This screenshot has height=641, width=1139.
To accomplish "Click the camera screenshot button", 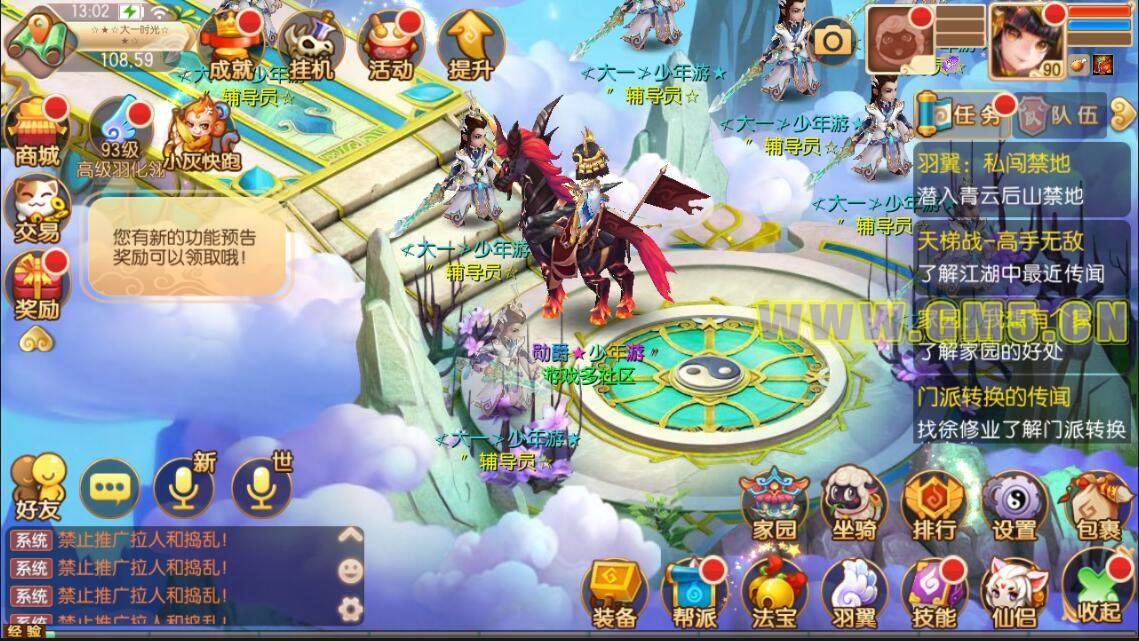I will (x=831, y=40).
